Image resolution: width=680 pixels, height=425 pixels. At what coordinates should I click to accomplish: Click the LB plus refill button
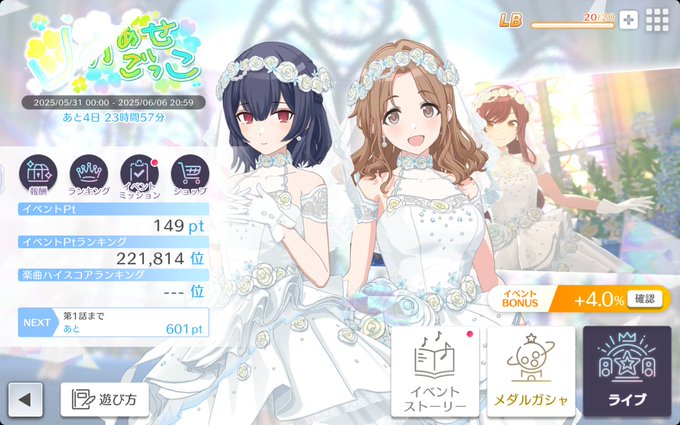click(628, 20)
